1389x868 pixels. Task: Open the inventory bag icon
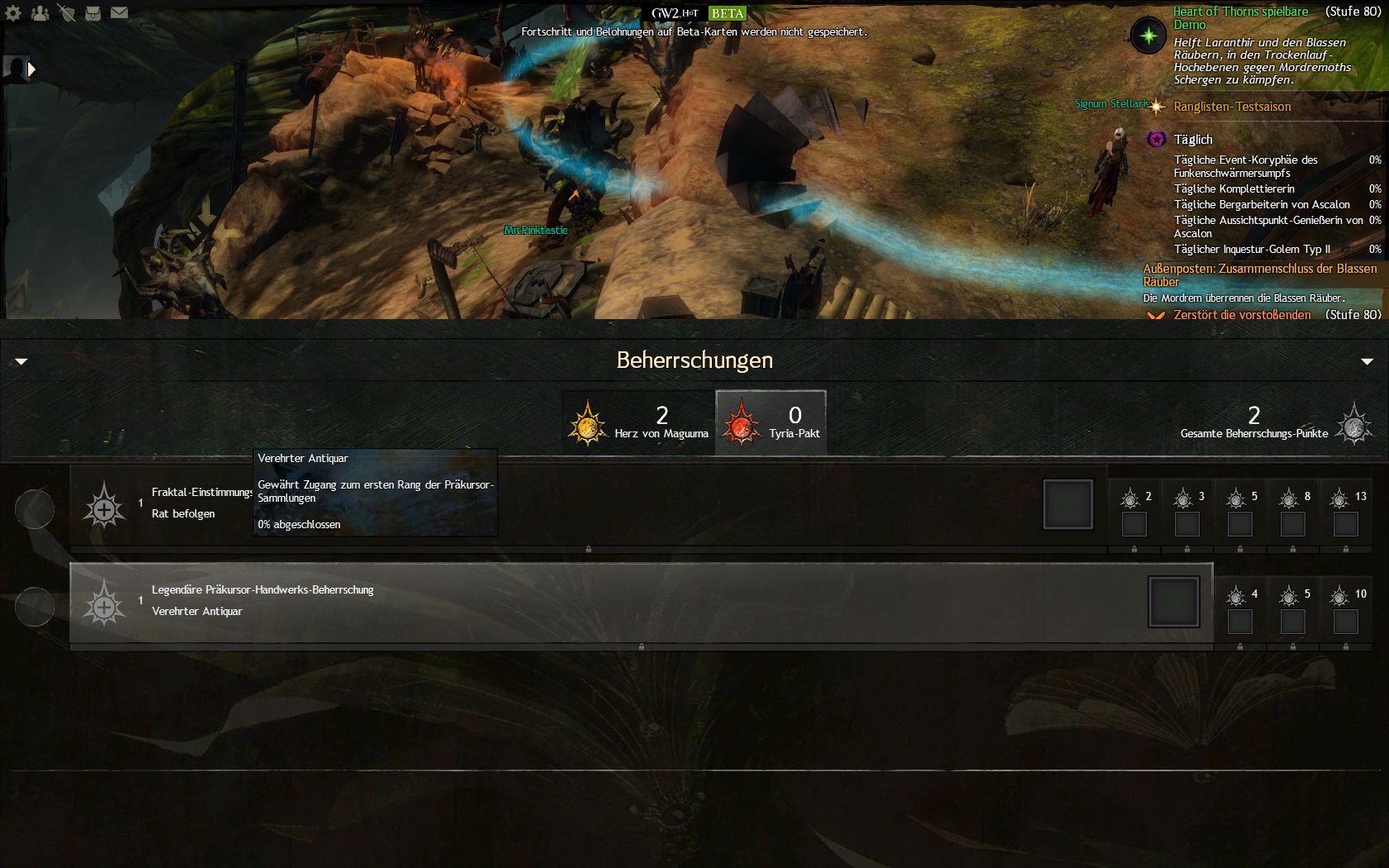93,13
